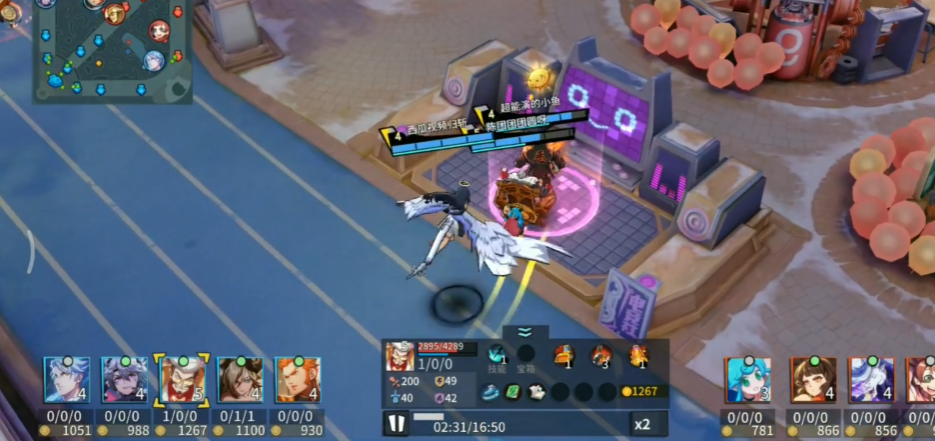935x441 pixels.
Task: Inspect the white paper item slot
Action: pyautogui.click(x=536, y=392)
